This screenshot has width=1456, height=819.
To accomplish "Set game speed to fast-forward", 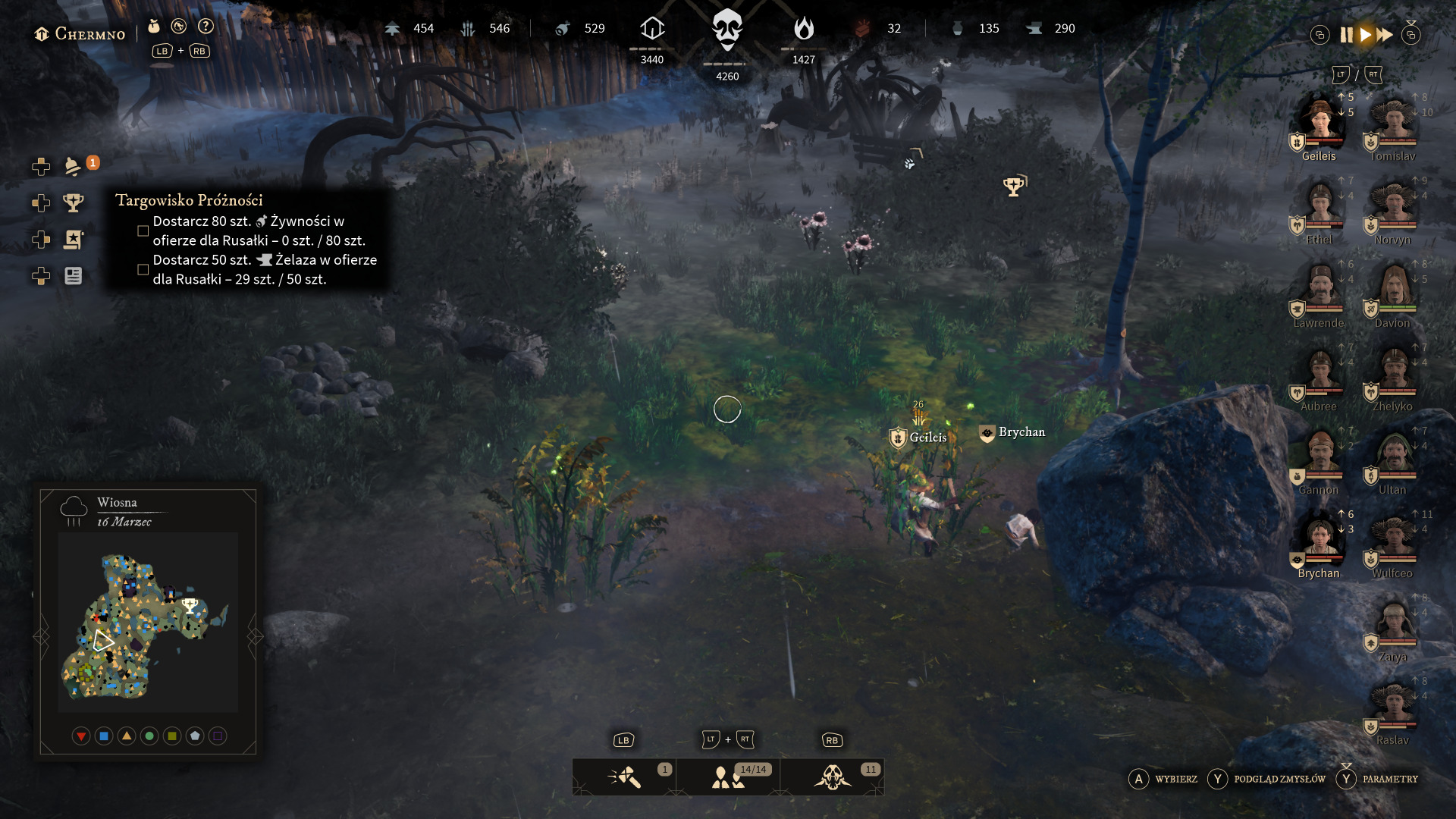I will tap(1385, 35).
